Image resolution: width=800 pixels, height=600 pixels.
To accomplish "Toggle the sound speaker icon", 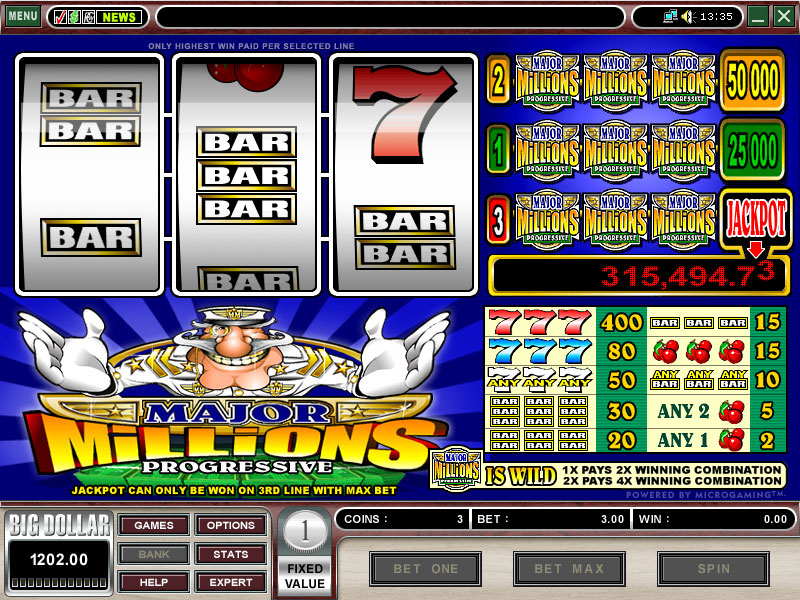I will 688,16.
